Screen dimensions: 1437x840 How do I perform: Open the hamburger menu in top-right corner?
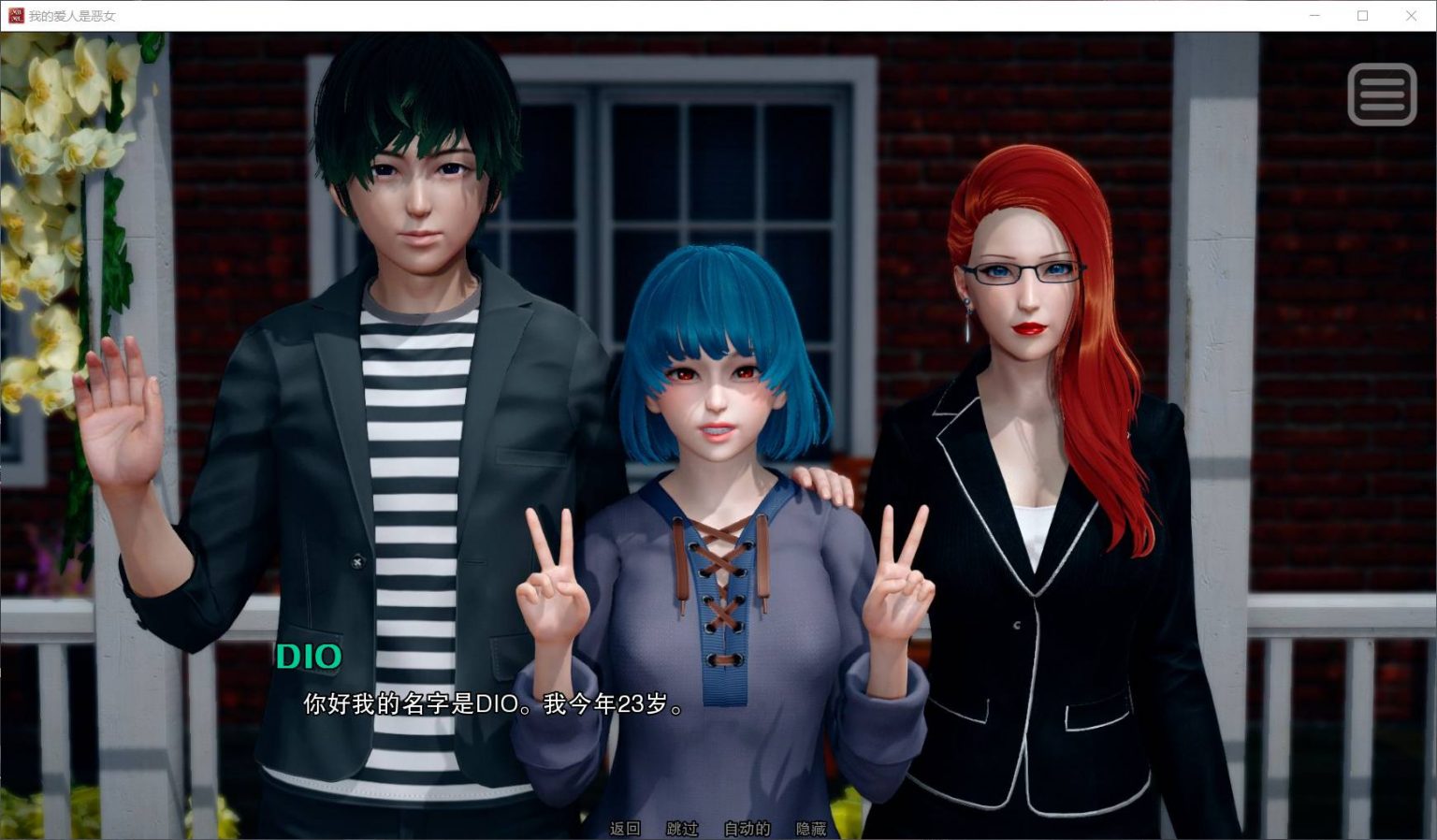pos(1382,93)
